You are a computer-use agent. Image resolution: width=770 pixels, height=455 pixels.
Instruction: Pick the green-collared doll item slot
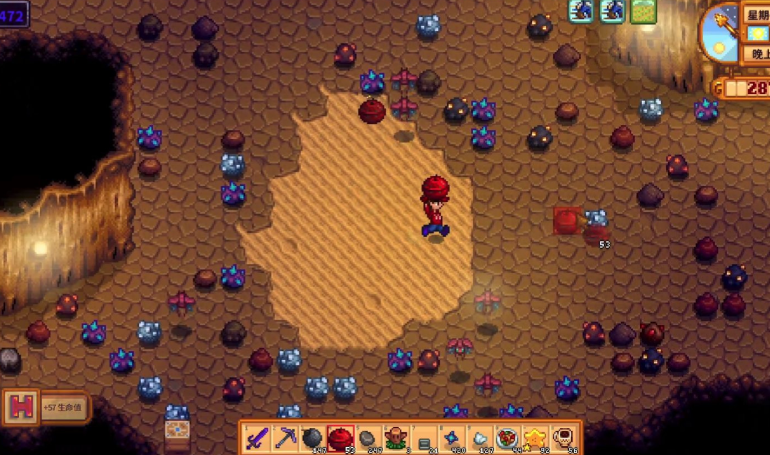[397, 439]
